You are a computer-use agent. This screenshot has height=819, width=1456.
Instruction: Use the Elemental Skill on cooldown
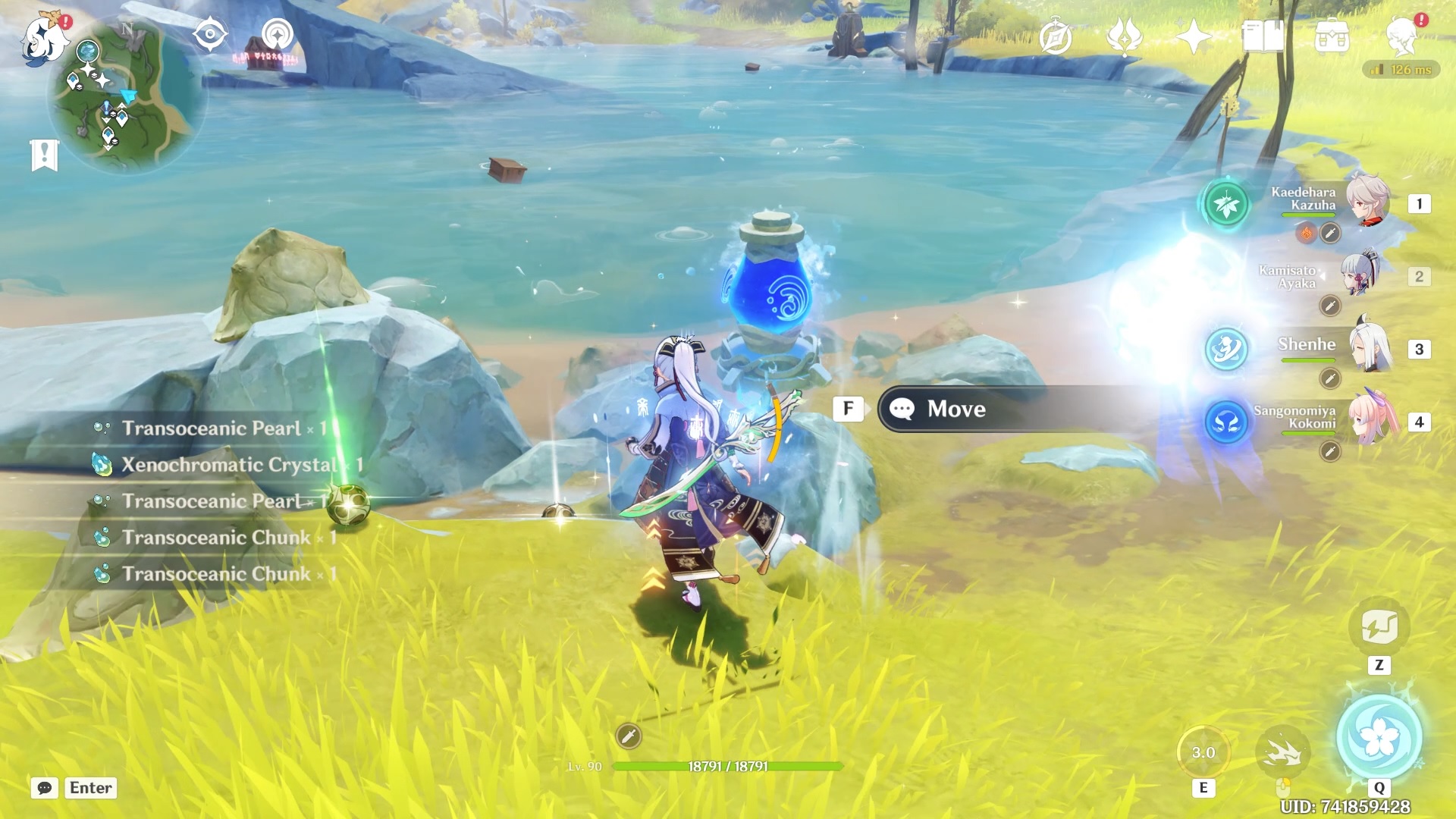point(1203,752)
